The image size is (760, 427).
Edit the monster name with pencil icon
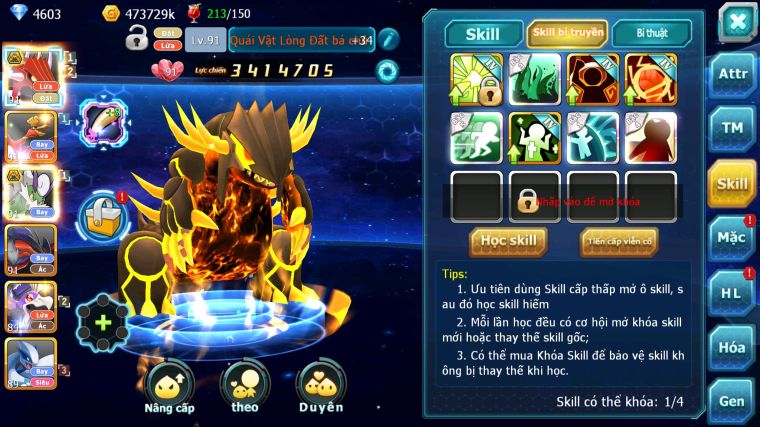coord(389,39)
